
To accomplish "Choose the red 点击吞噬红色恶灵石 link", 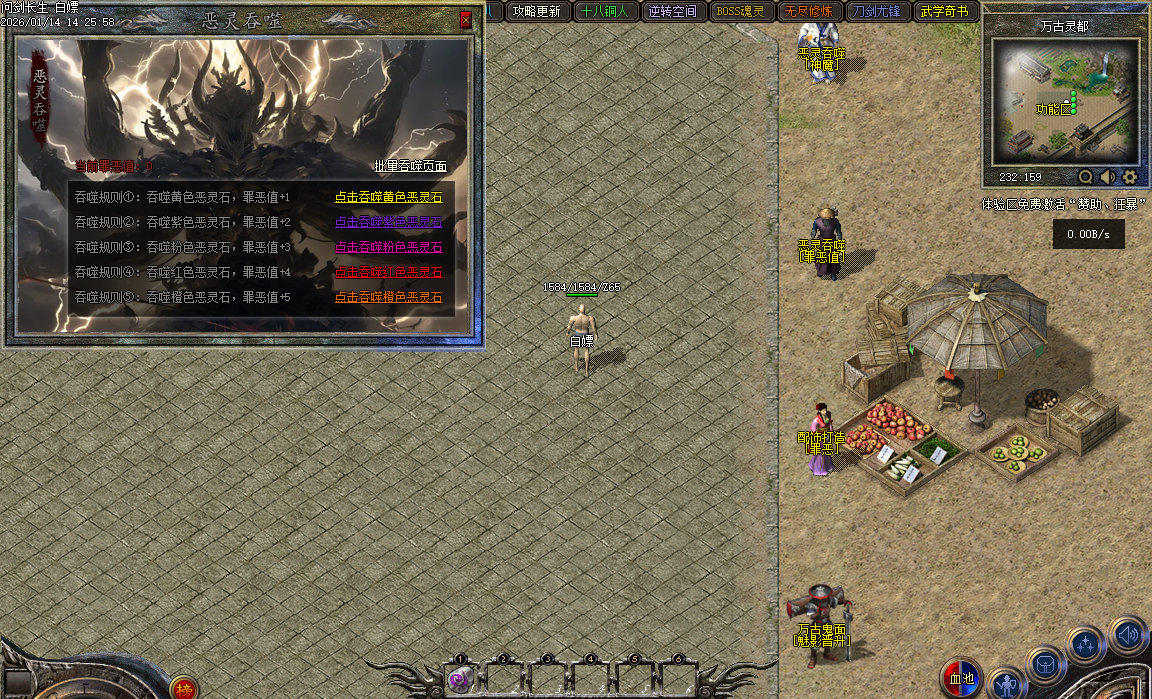I will click(x=388, y=272).
